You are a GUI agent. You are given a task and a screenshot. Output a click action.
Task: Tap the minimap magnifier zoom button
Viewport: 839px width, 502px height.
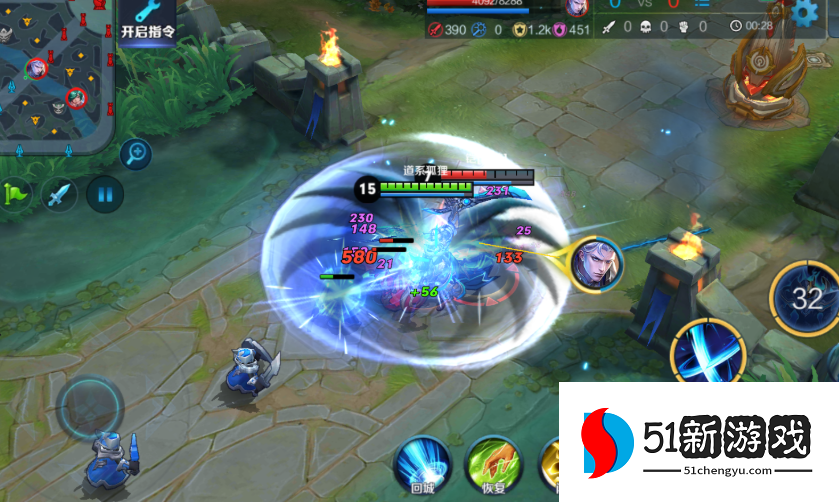[136, 153]
